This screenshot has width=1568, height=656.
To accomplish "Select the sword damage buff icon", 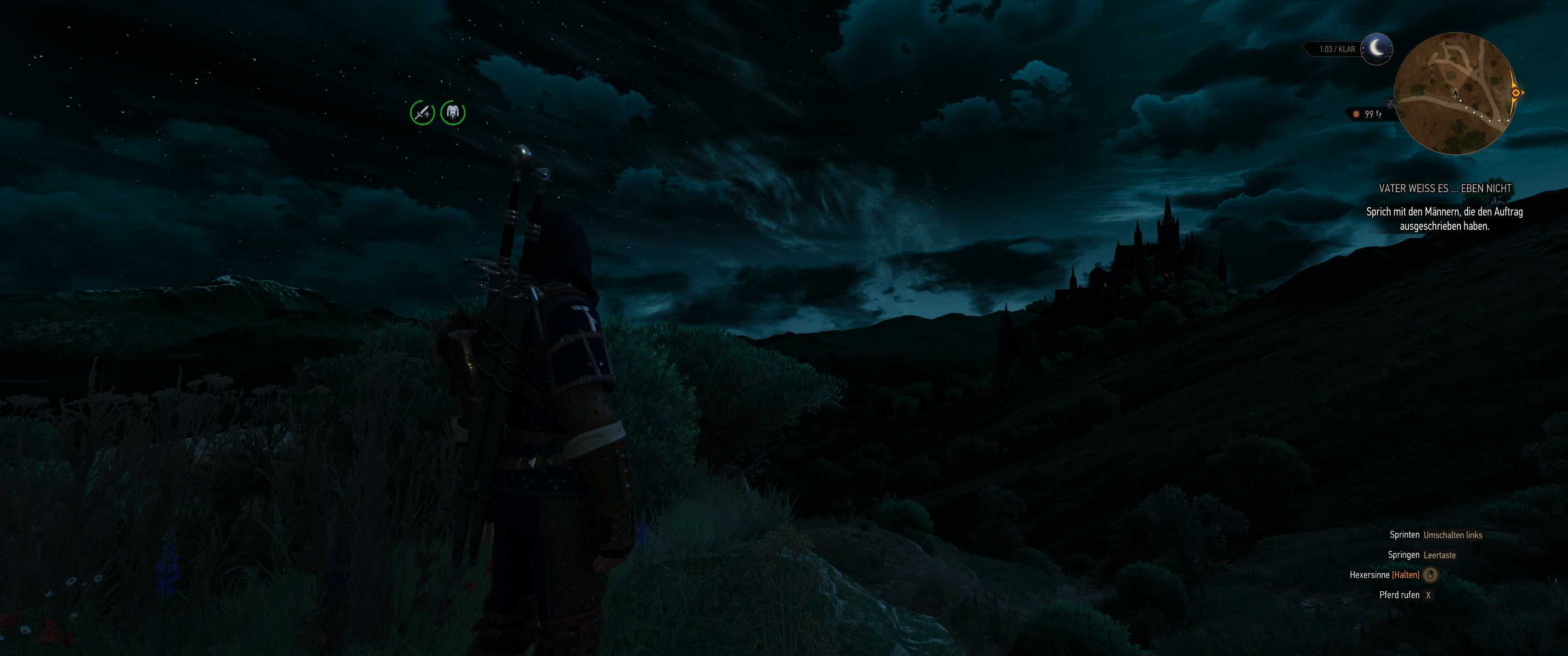I will pyautogui.click(x=423, y=113).
